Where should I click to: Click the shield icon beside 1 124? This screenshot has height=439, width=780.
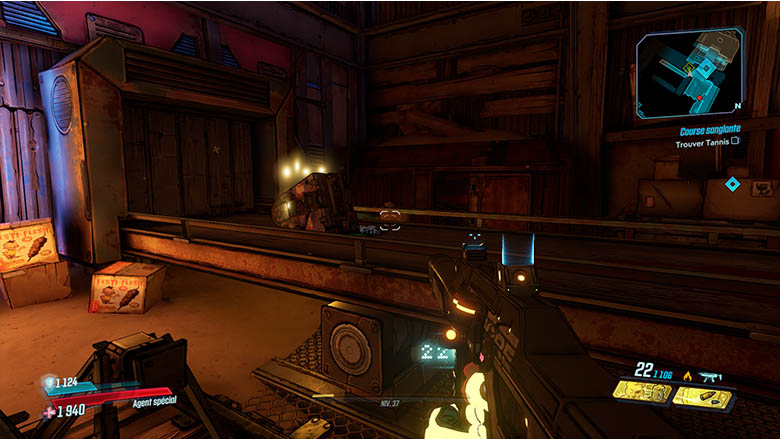[48, 381]
